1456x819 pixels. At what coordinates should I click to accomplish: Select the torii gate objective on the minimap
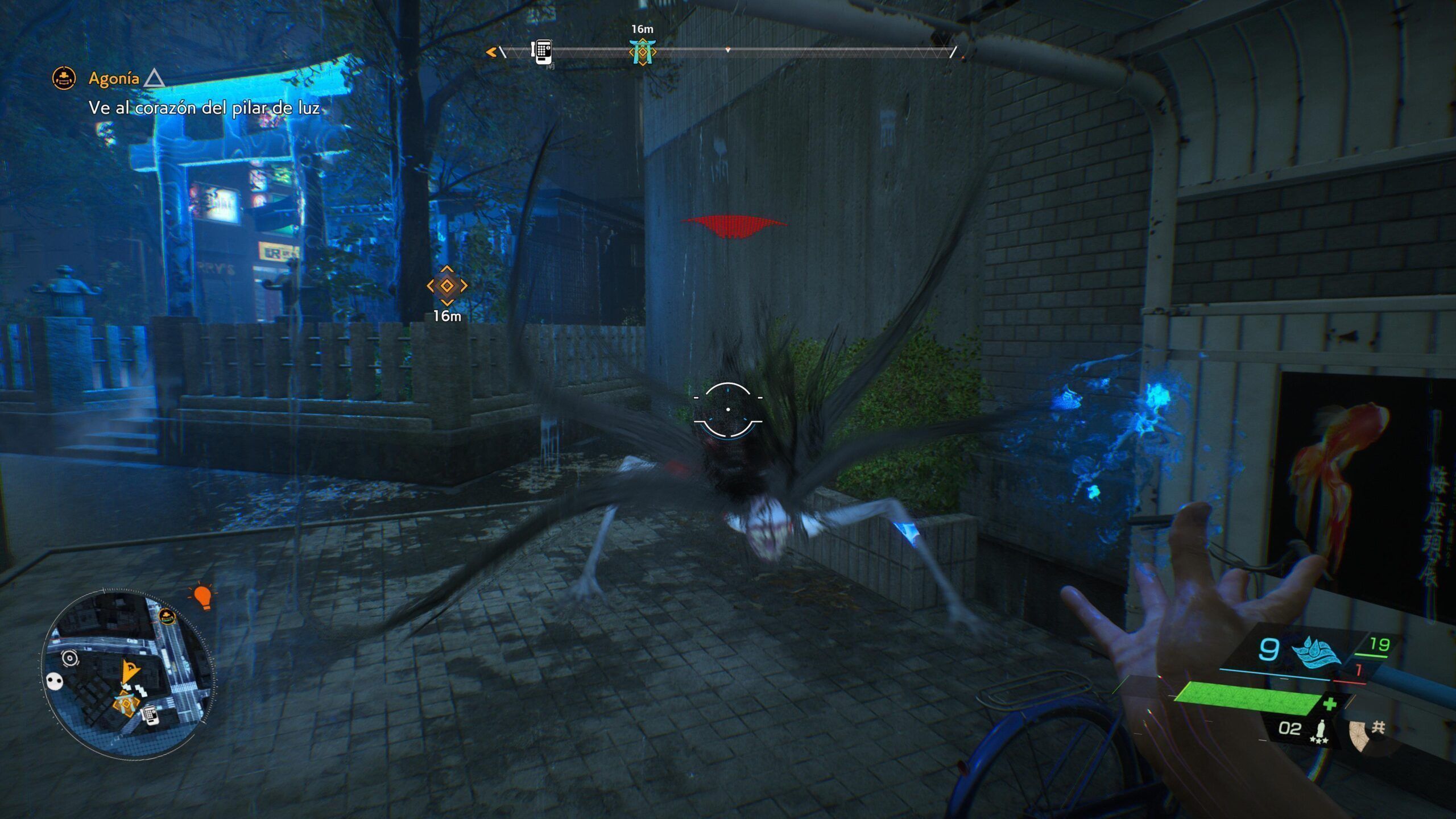126,704
